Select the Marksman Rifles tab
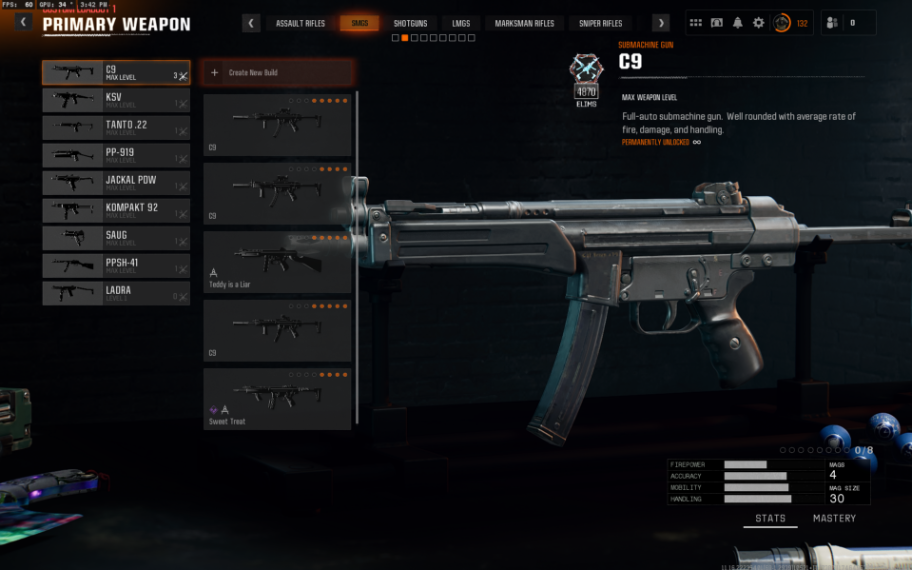Viewport: 912px width, 570px height. 524,23
